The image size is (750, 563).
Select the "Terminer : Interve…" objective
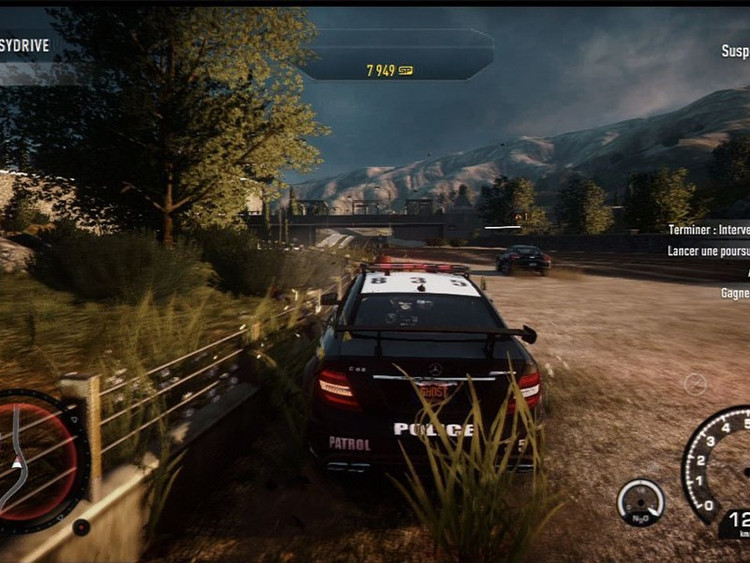(x=708, y=229)
